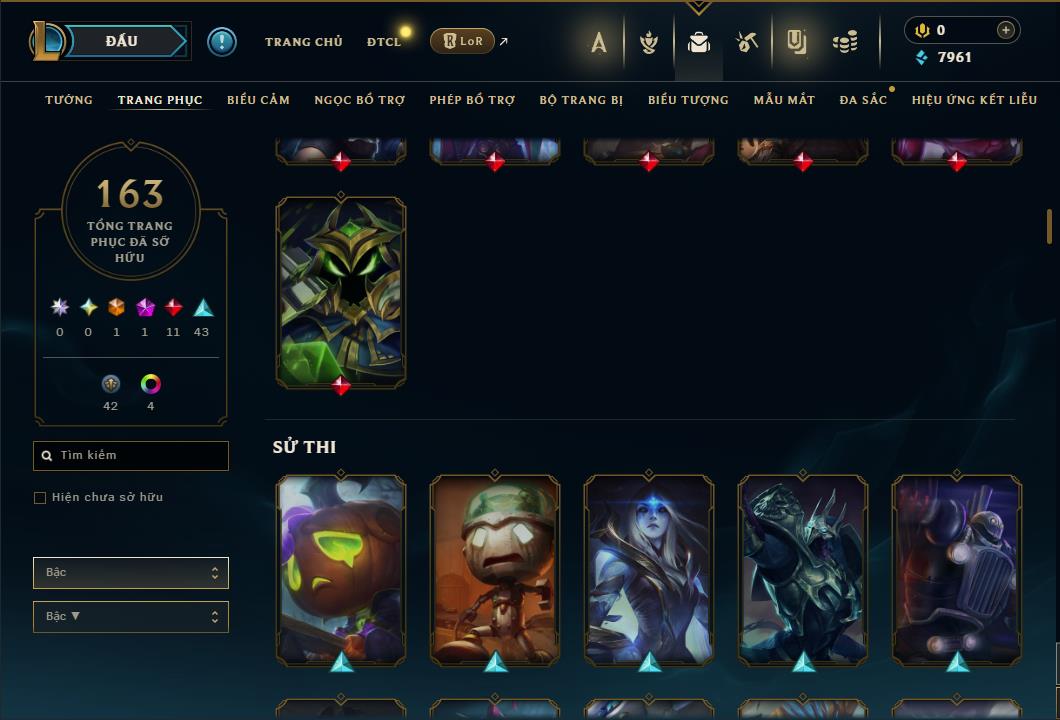Open the NGỌC BỔ TRỢ runes tab
Viewport: 1060px width, 720px height.
(359, 100)
